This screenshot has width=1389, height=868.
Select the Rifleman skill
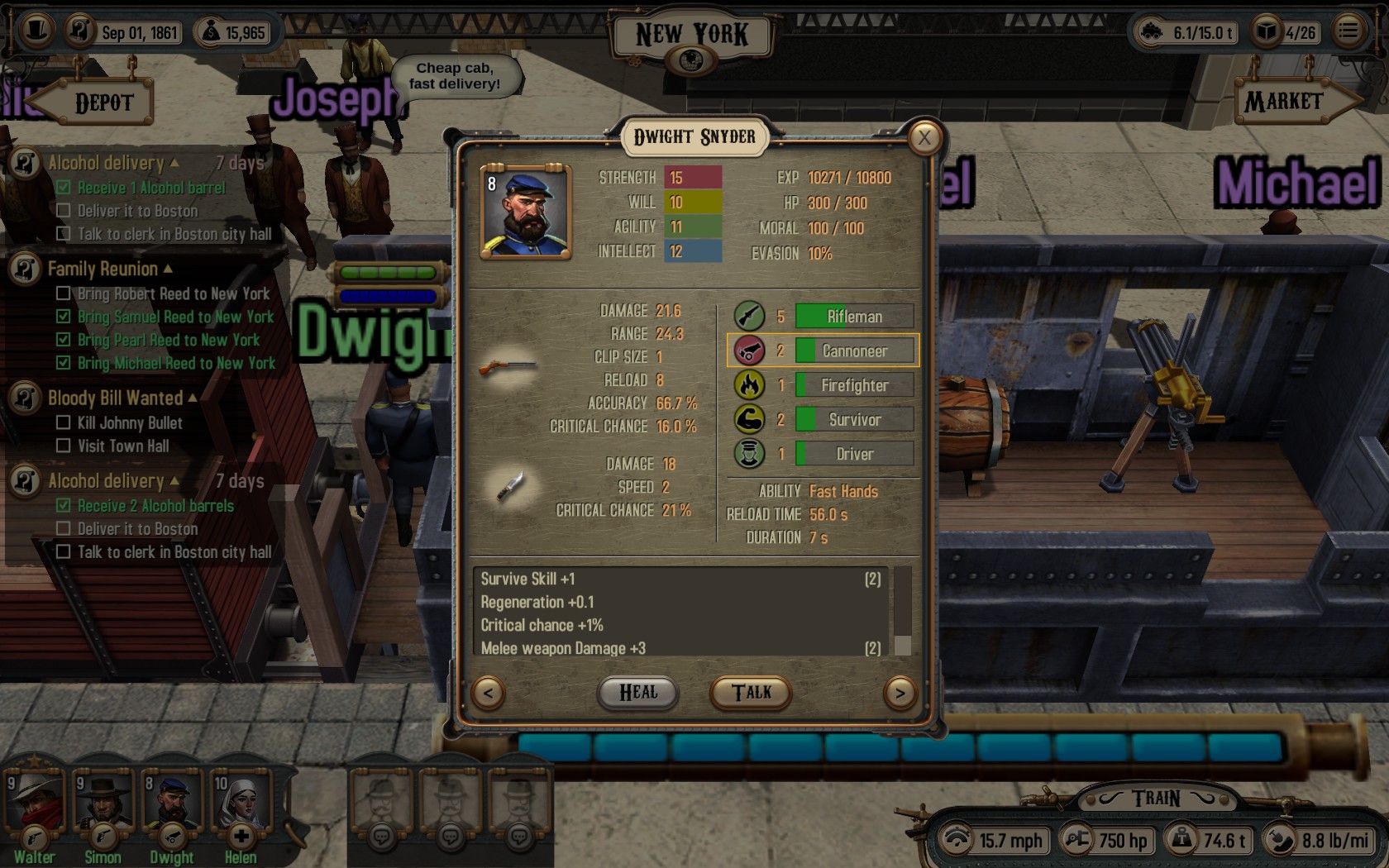click(854, 317)
